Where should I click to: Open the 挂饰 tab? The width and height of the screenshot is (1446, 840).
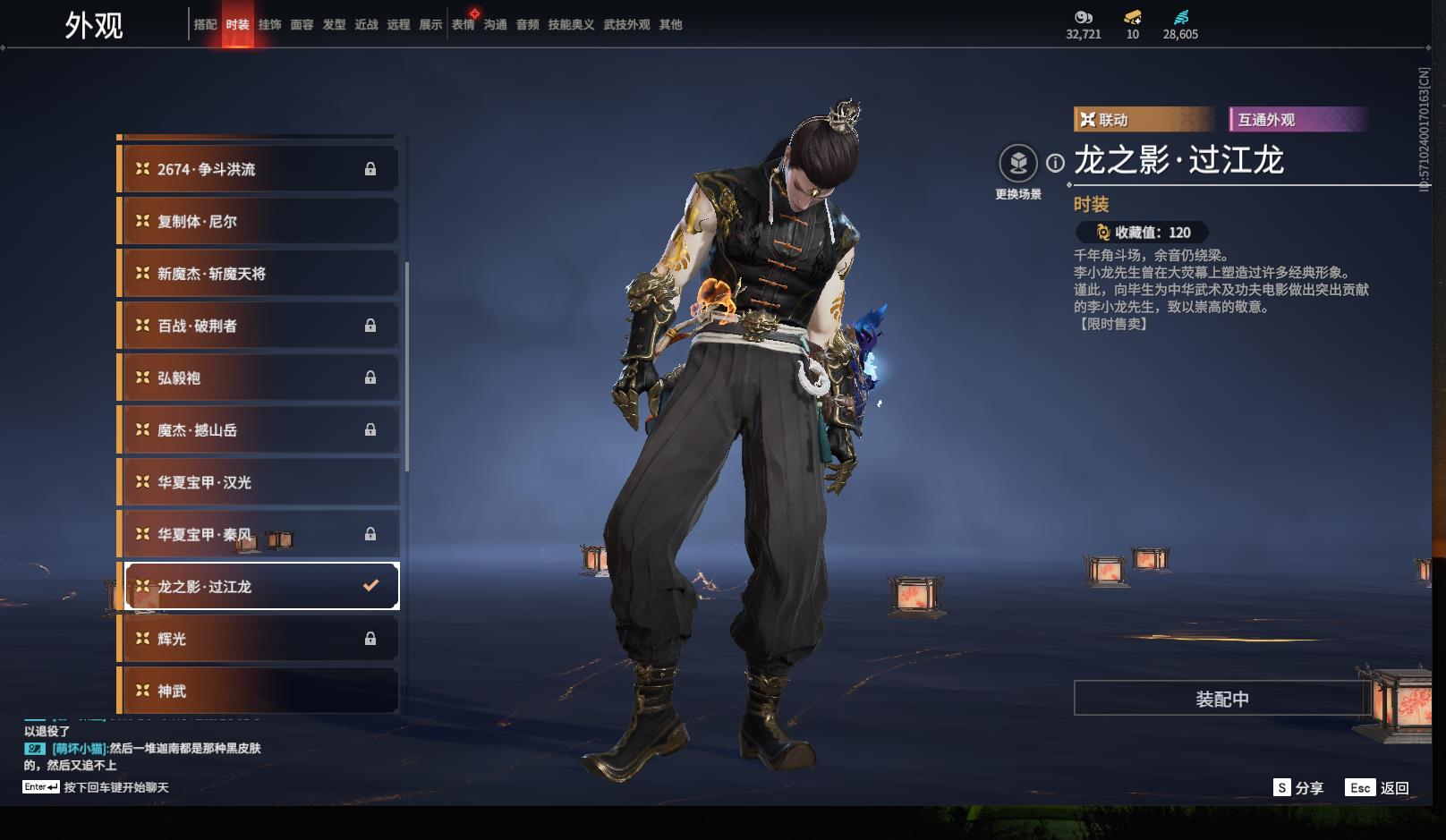pos(269,25)
